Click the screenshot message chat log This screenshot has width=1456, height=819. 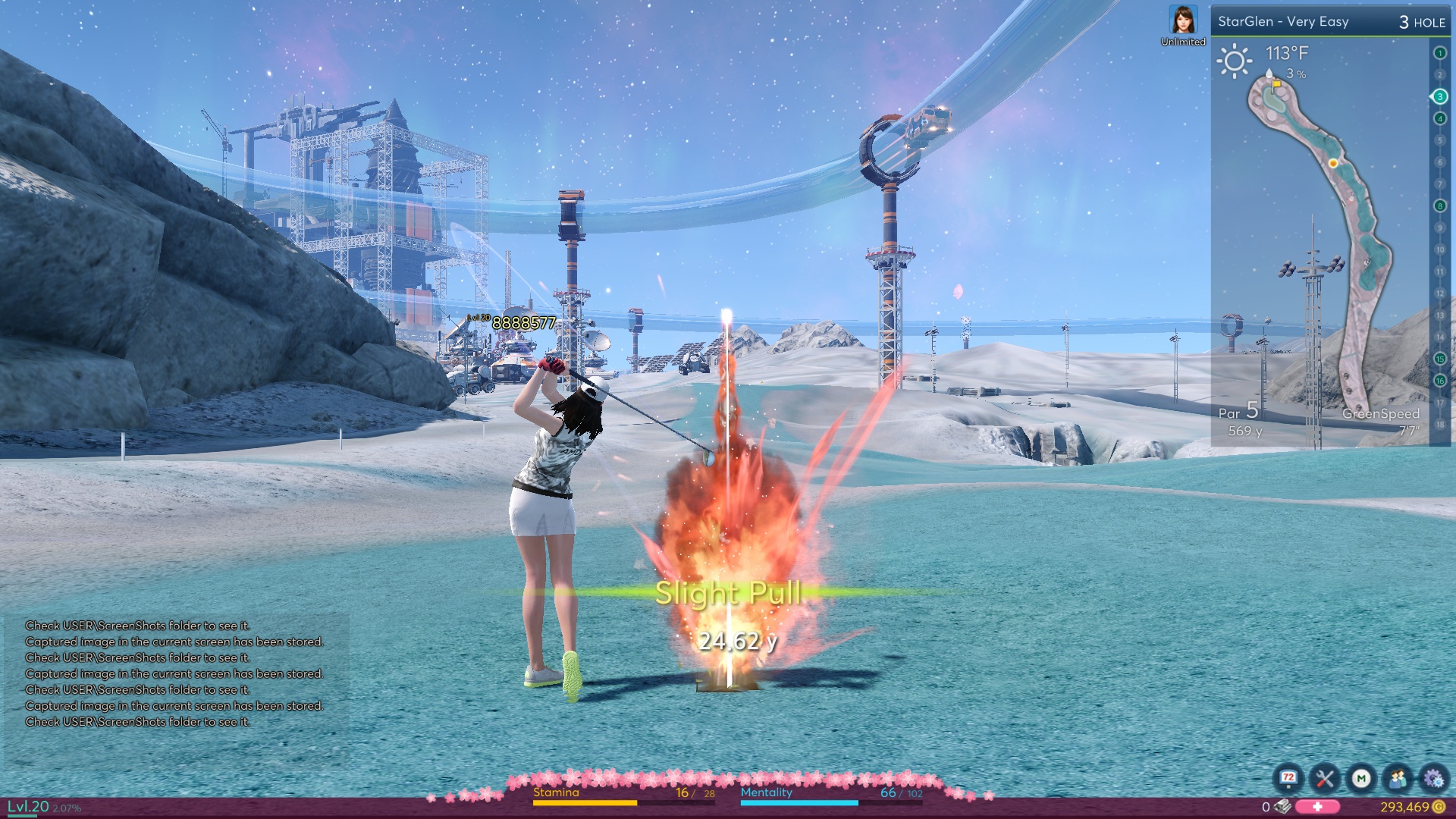[x=174, y=673]
